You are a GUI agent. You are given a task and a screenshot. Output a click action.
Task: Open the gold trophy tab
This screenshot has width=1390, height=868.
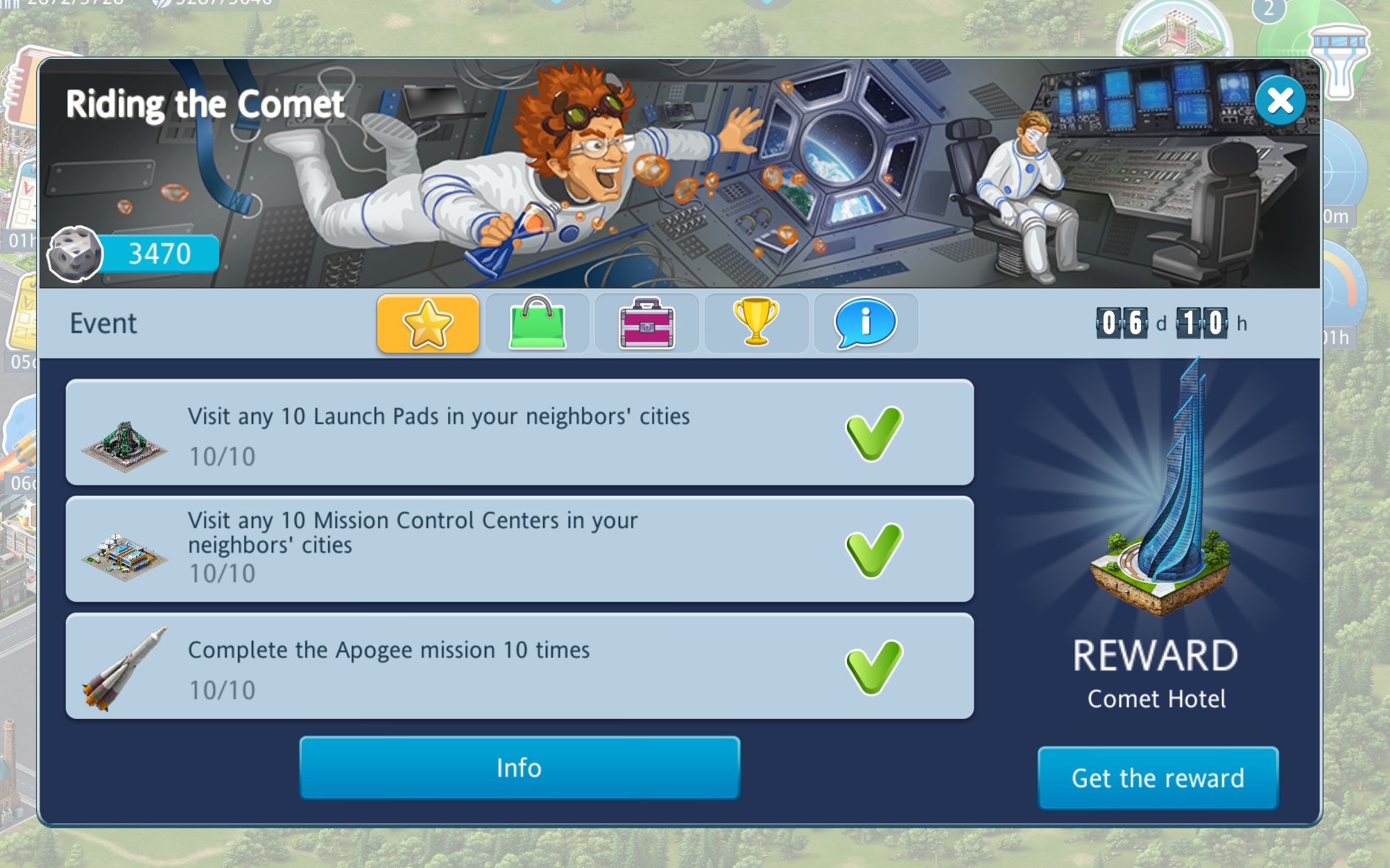pos(756,323)
